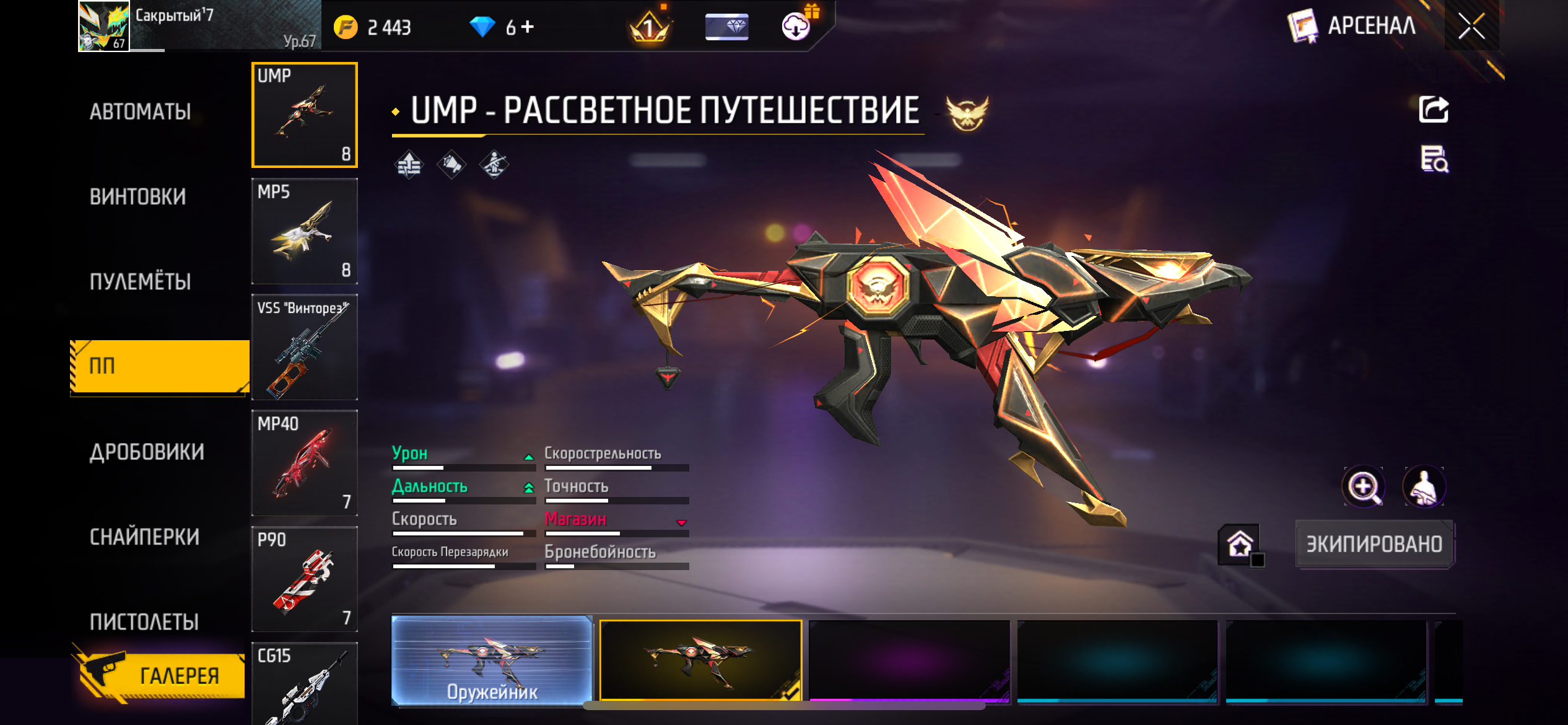The width and height of the screenshot is (1568, 725).
Task: Open the Винтовки weapon category
Action: point(138,197)
